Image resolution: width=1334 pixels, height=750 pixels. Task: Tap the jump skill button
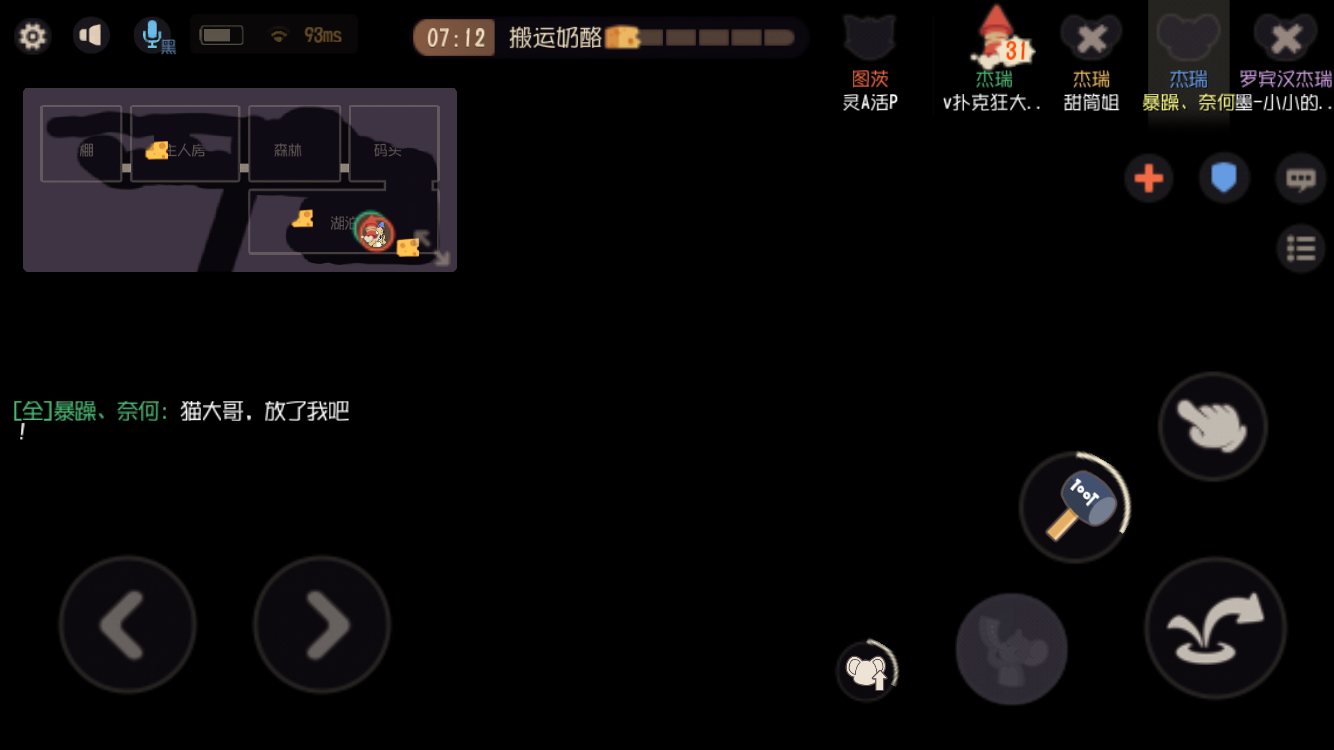pos(1214,627)
